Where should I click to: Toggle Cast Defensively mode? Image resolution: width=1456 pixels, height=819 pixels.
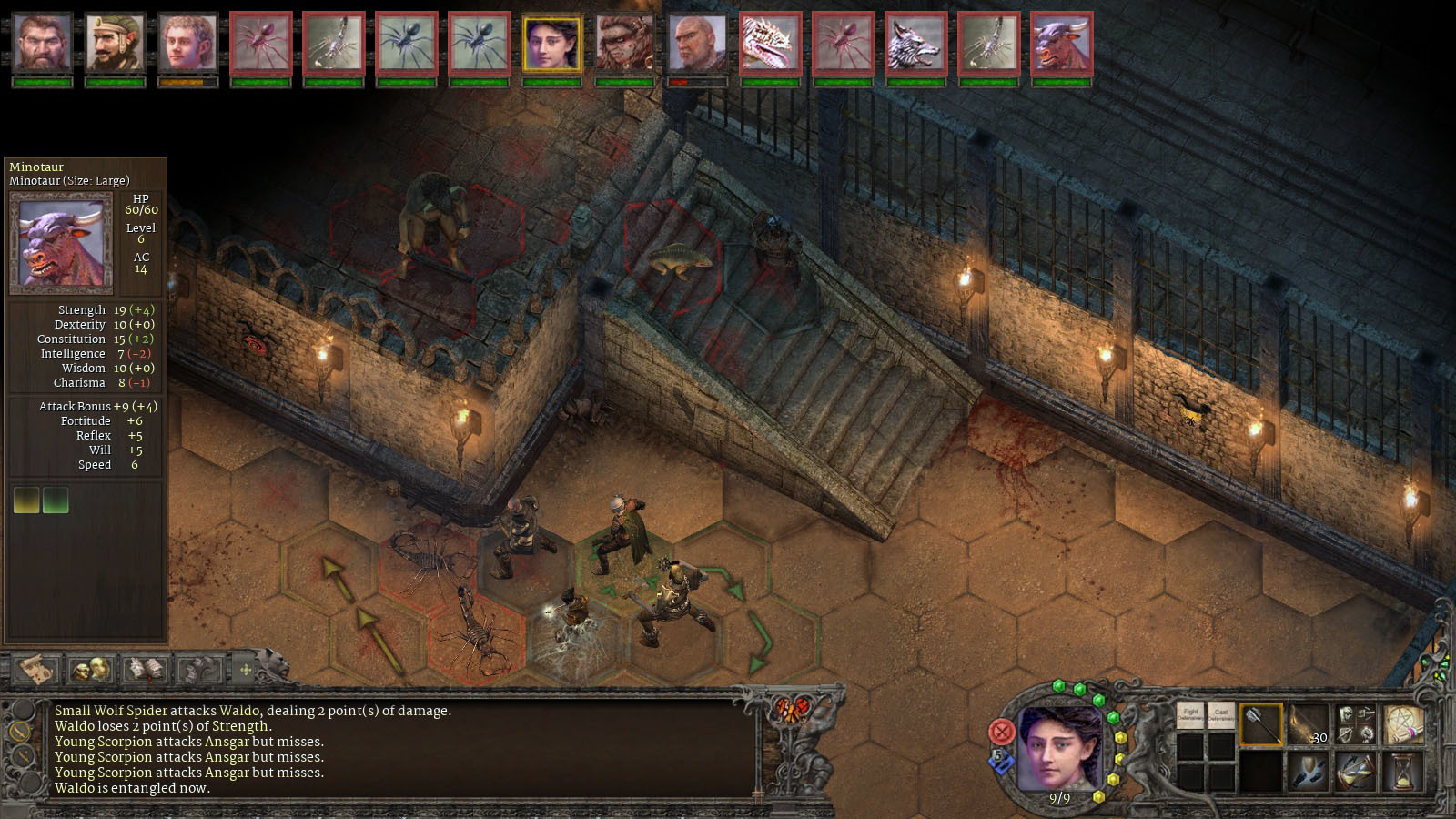click(x=1221, y=716)
